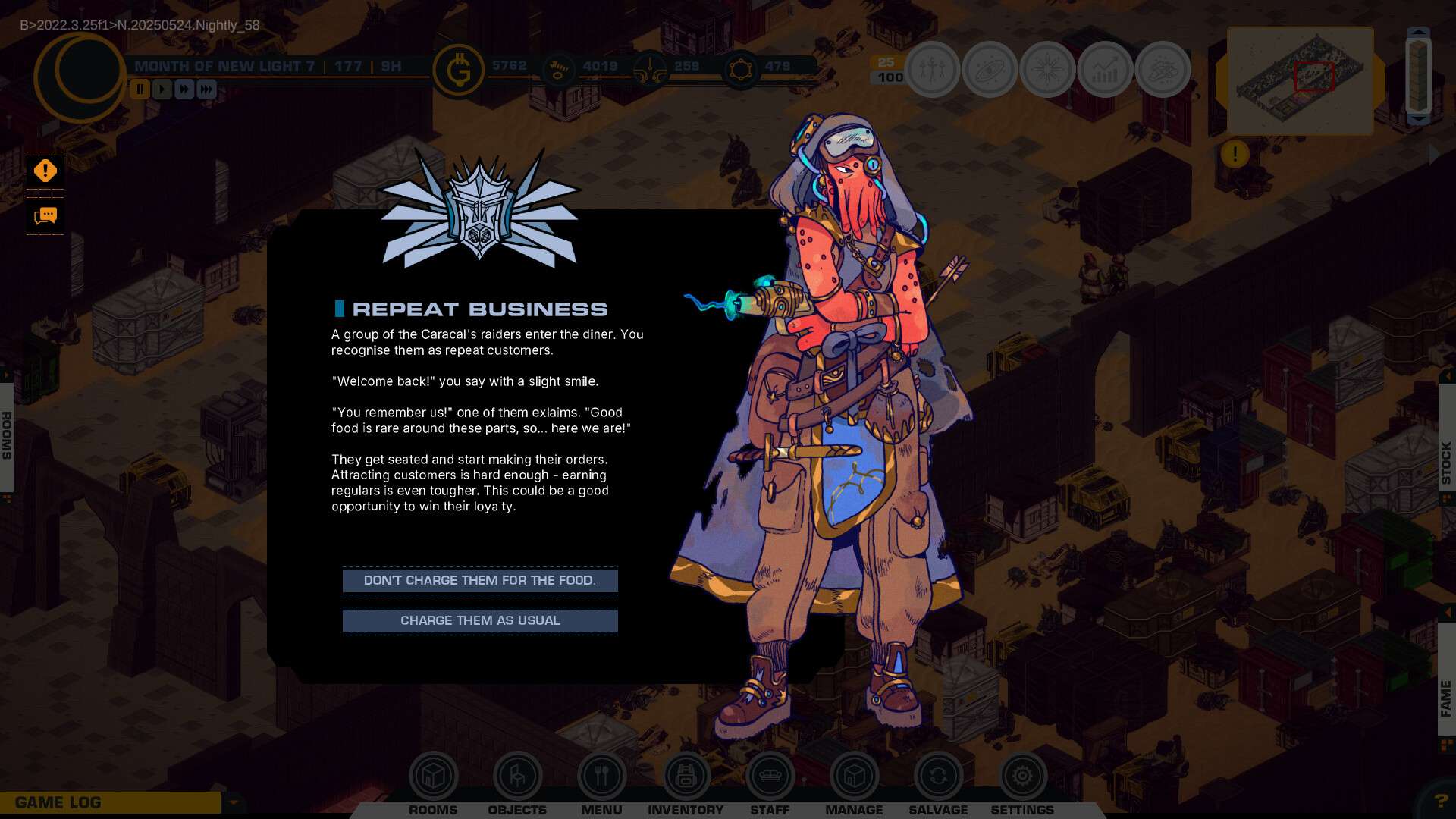This screenshot has width=1456, height=819.
Task: Pause the game time
Action: tap(140, 89)
